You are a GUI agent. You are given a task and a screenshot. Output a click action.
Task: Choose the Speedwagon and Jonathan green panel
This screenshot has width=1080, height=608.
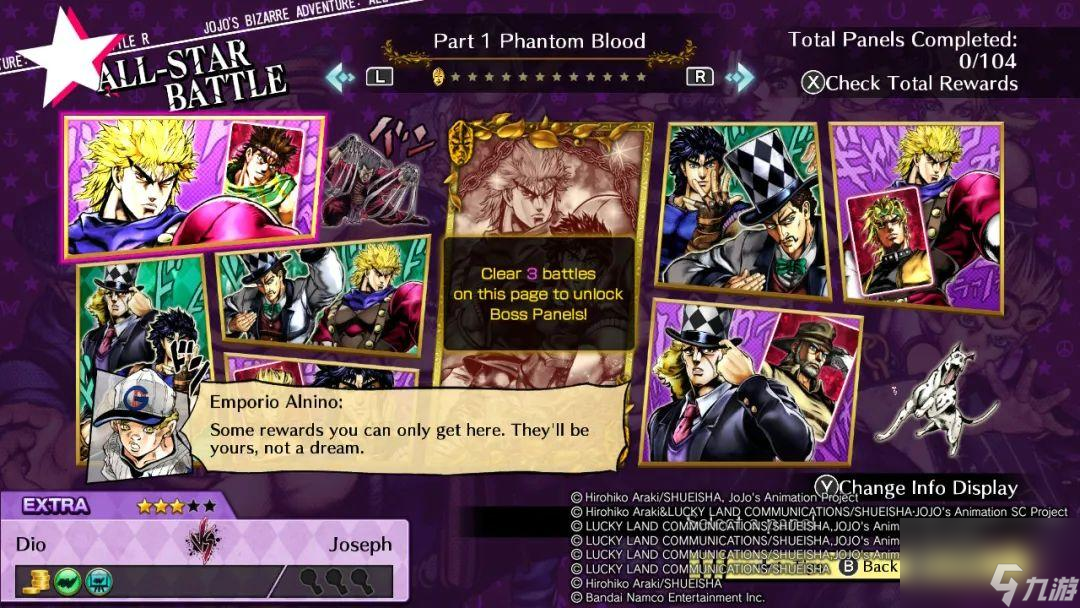click(140, 335)
